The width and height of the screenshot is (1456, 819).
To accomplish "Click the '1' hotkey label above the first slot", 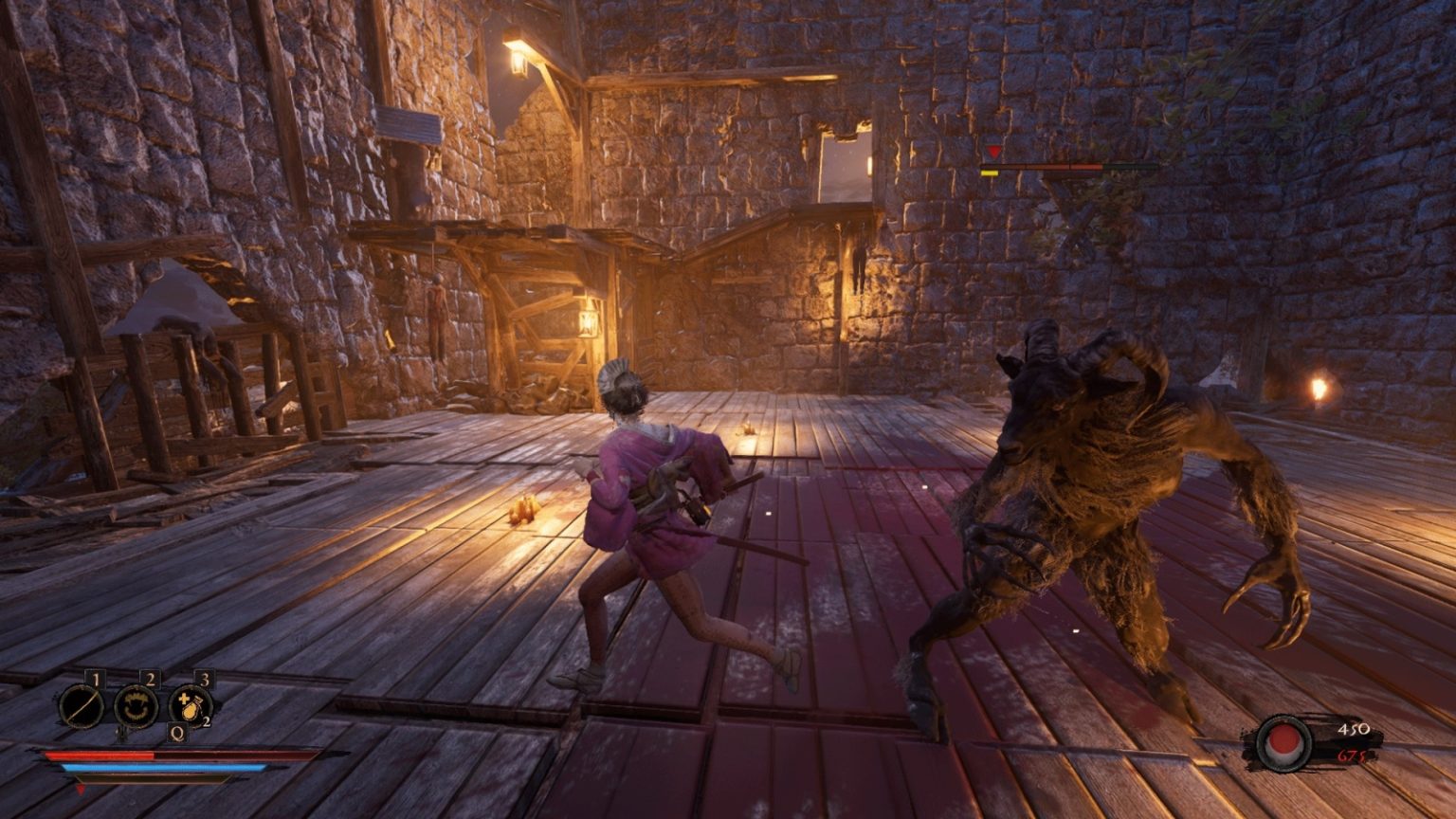I will pyautogui.click(x=96, y=678).
